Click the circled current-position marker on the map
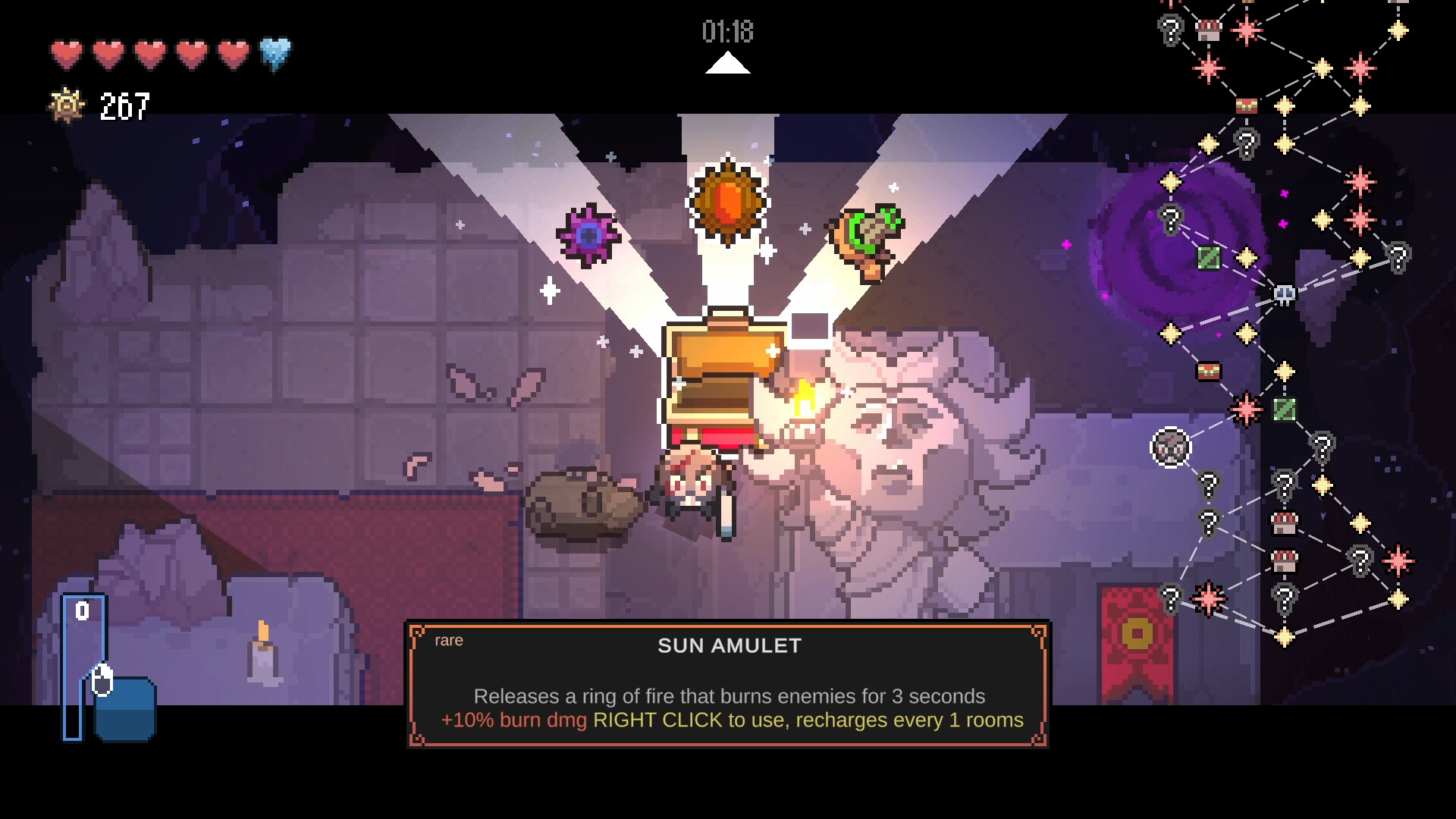Screen dimensions: 1456x819 click(1171, 447)
